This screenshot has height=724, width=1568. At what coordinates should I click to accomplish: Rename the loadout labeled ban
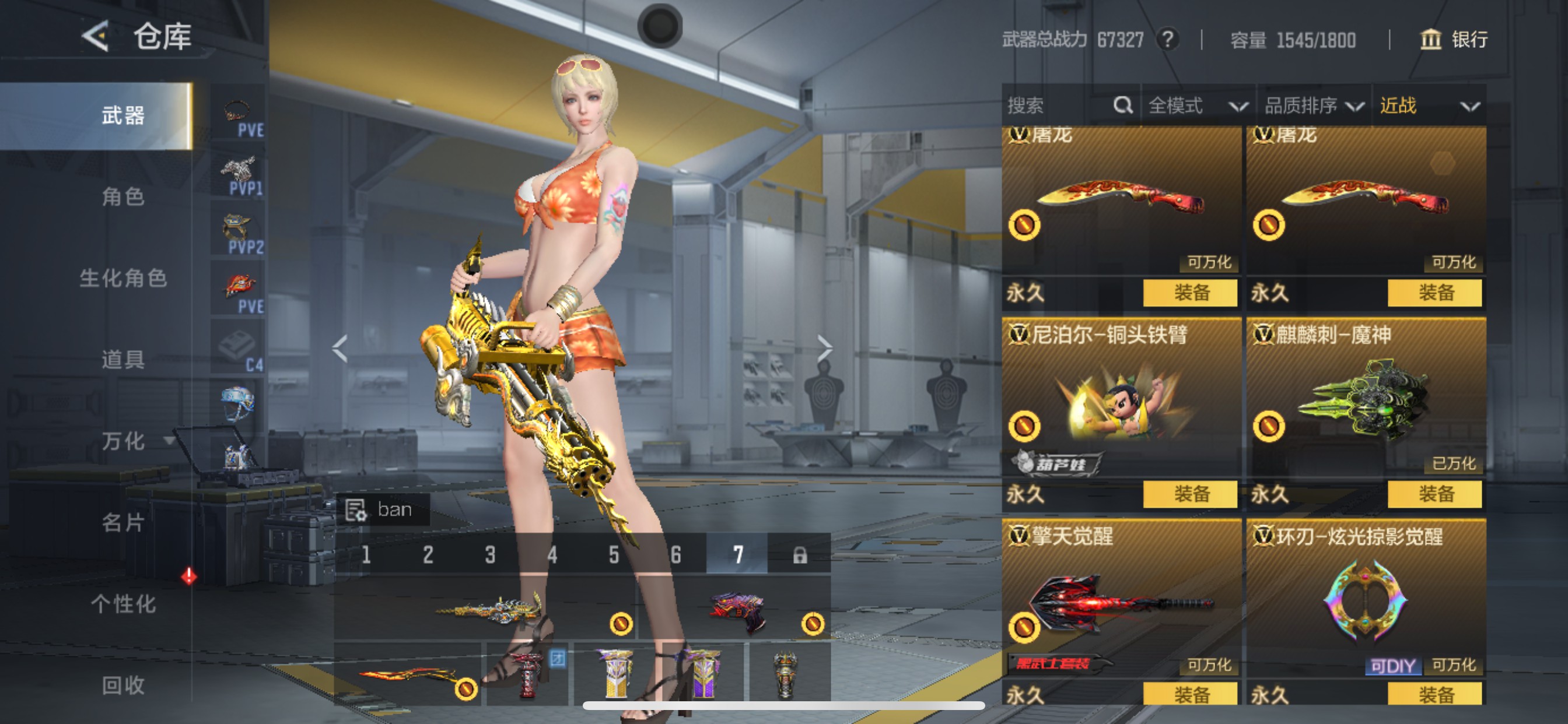(383, 509)
